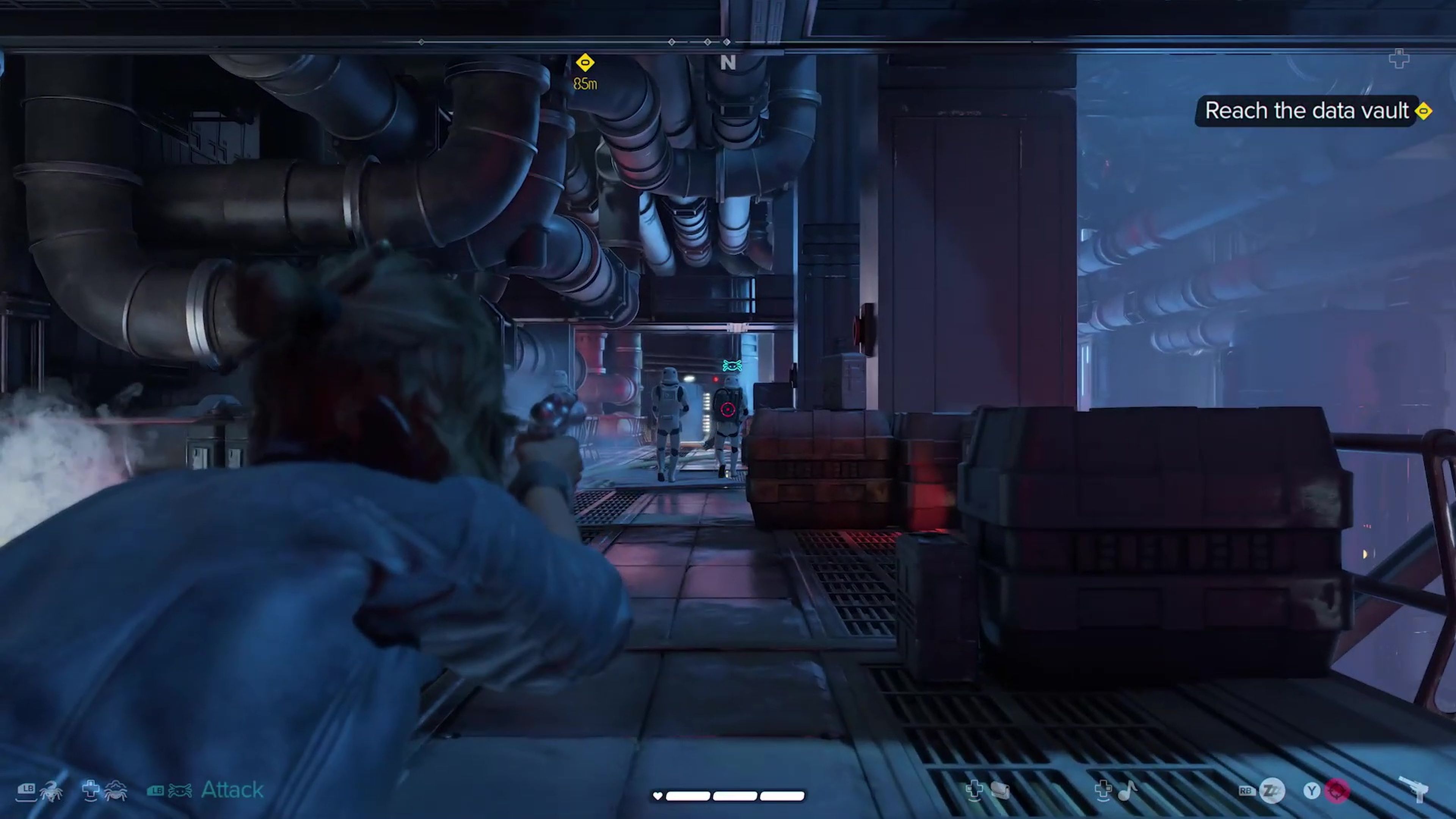Activate the music note whistle icon
Image resolution: width=1456 pixels, height=819 pixels.
coord(1127,791)
